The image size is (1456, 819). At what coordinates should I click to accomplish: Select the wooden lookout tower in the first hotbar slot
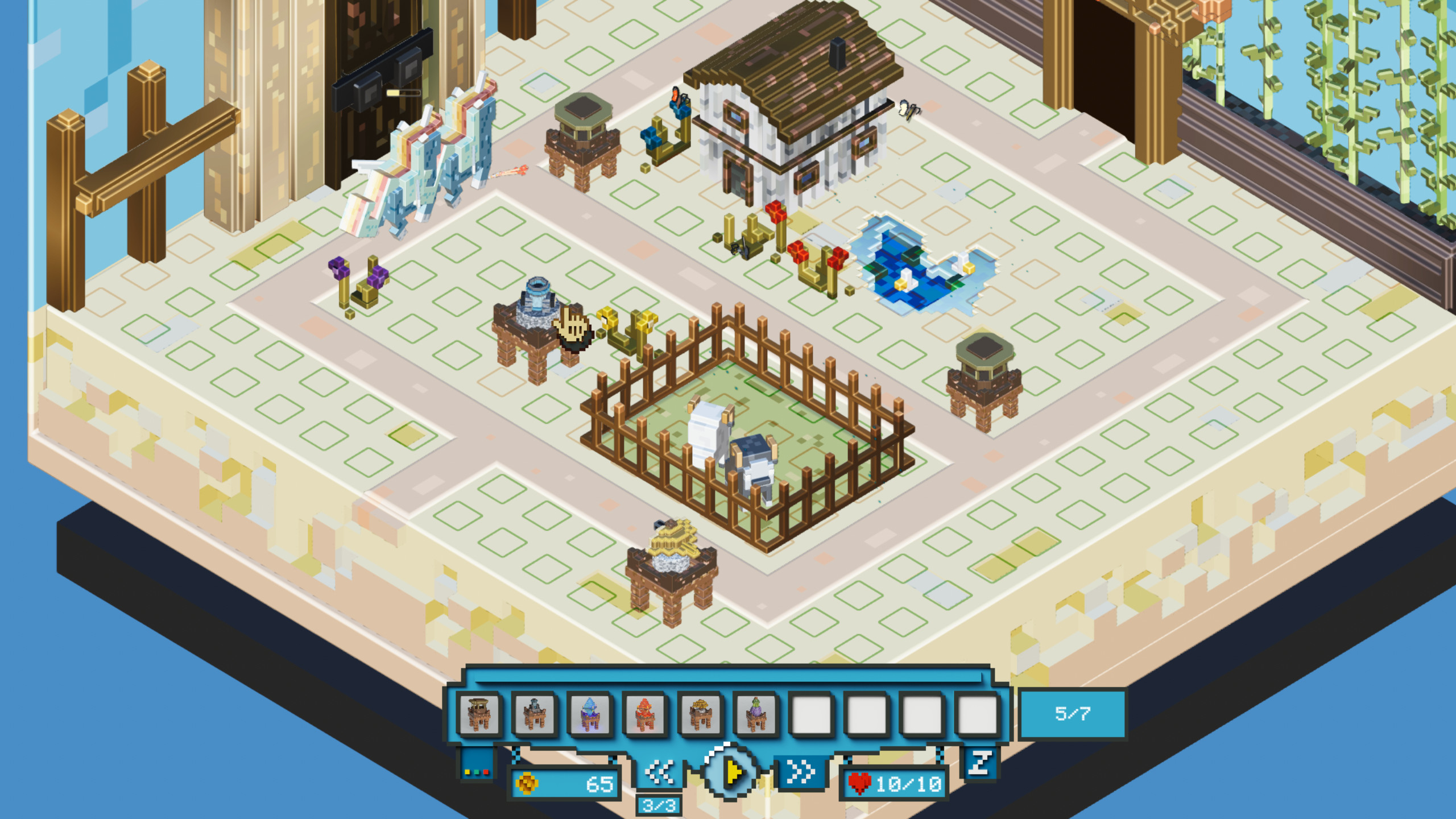point(479,714)
